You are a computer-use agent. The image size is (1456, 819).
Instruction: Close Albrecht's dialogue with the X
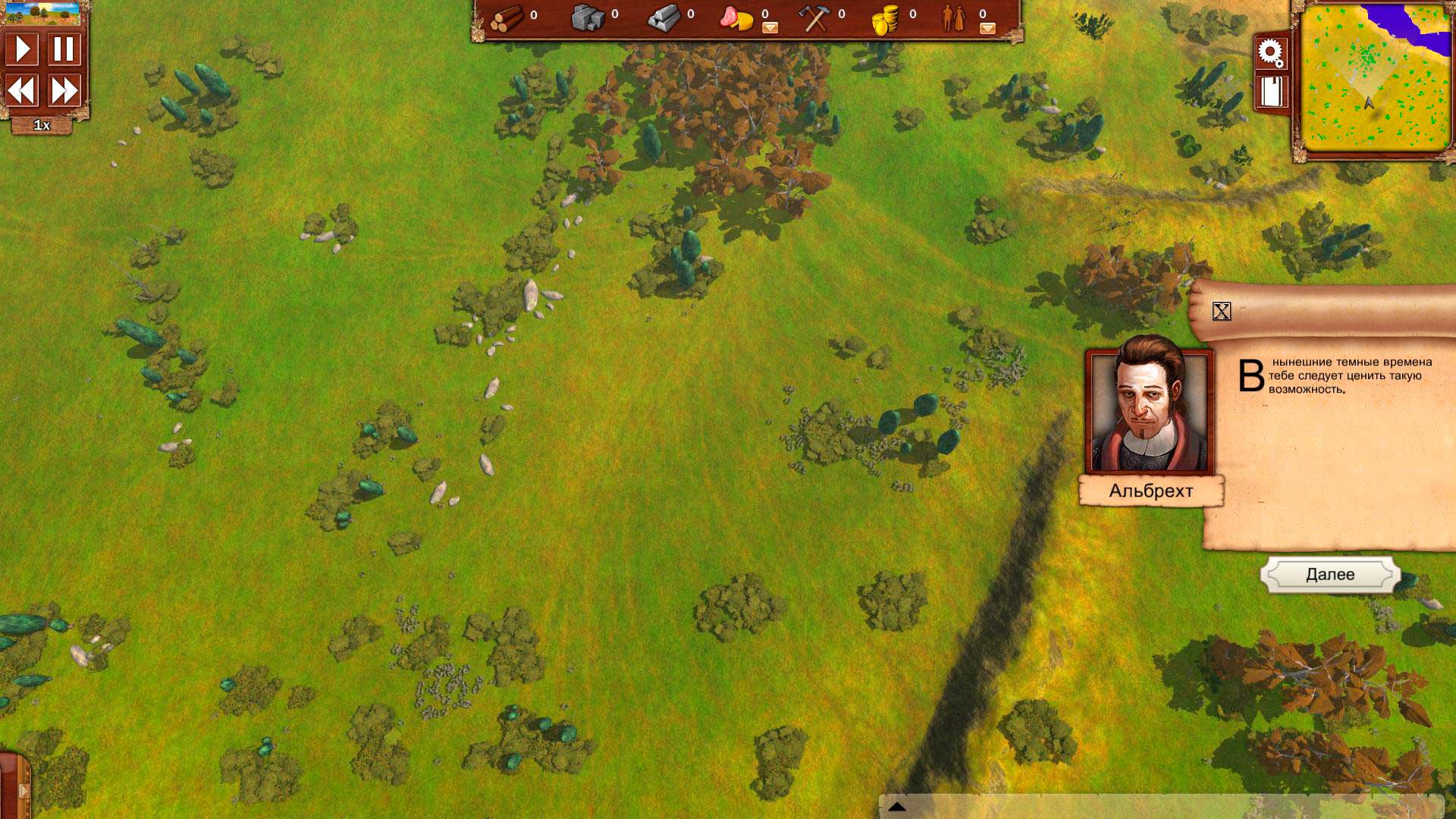1221,311
